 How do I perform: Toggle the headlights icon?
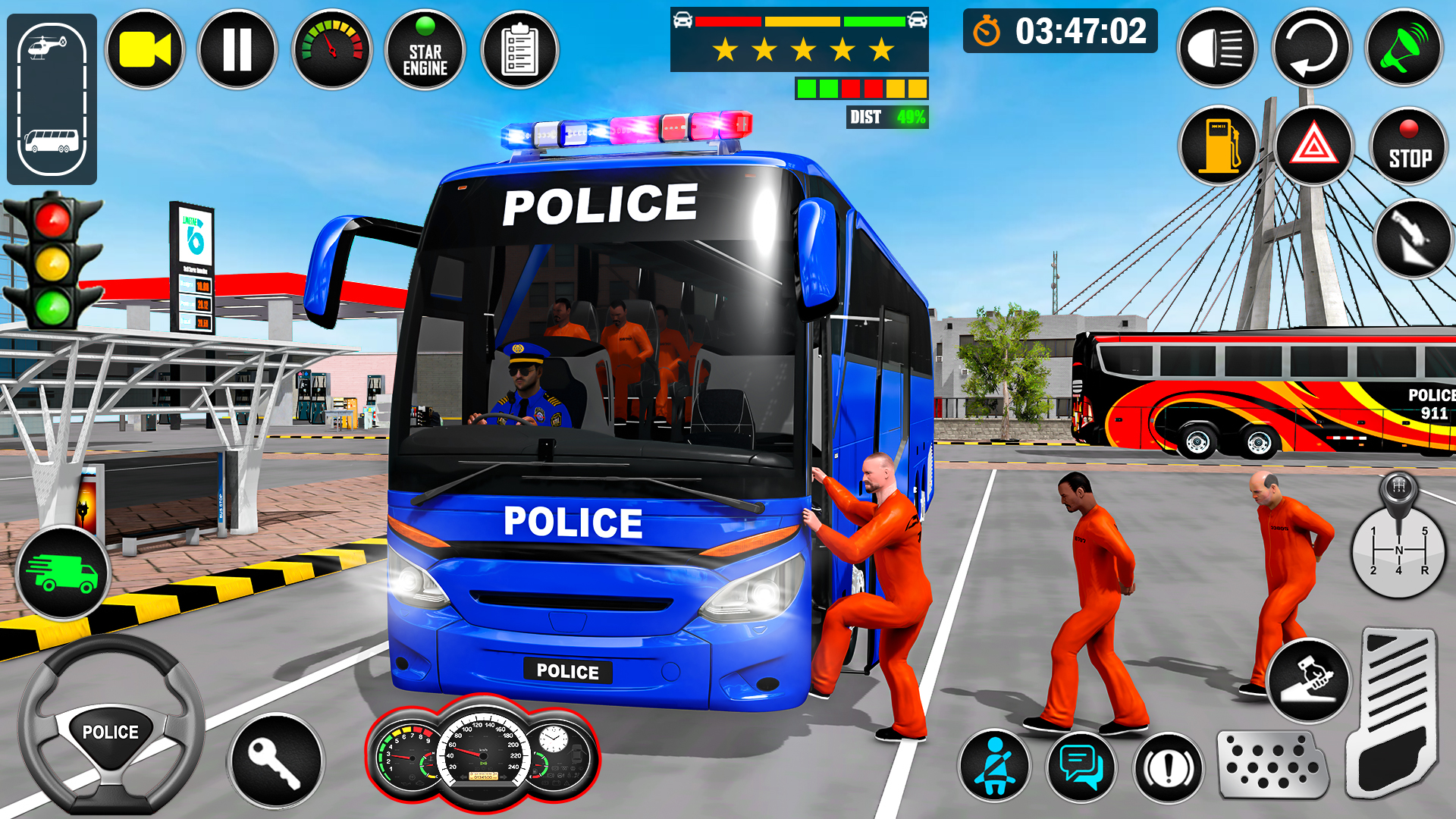coord(1221,47)
